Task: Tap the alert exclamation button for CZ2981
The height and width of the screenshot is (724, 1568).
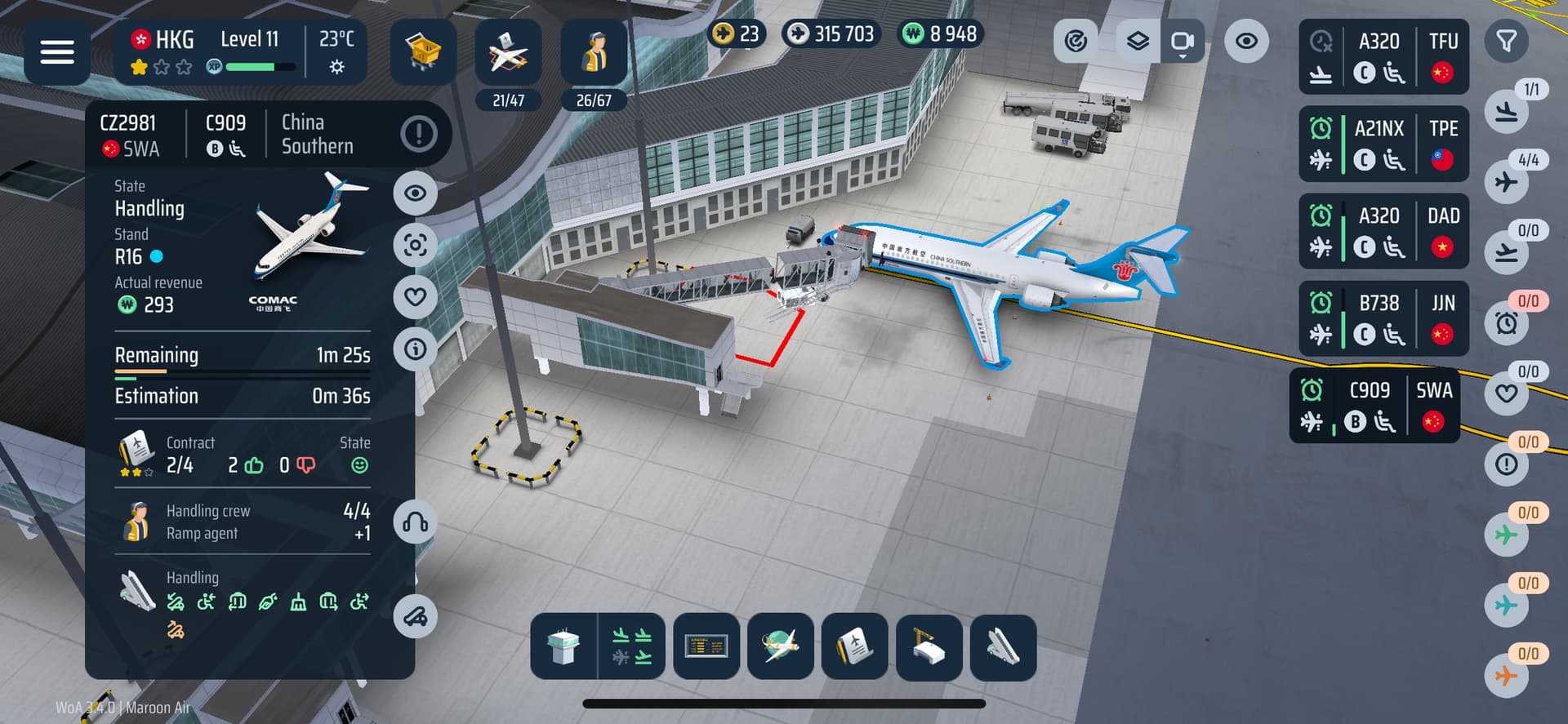Action: pos(419,133)
